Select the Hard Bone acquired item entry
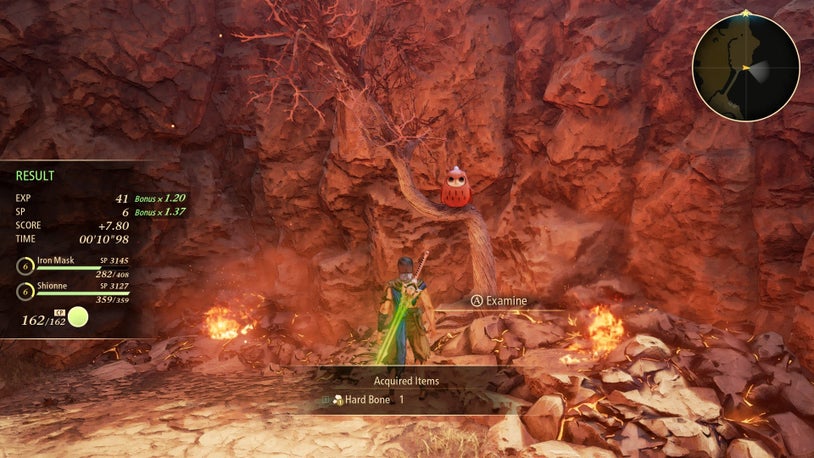Viewport: 814px width, 458px height. click(367, 400)
